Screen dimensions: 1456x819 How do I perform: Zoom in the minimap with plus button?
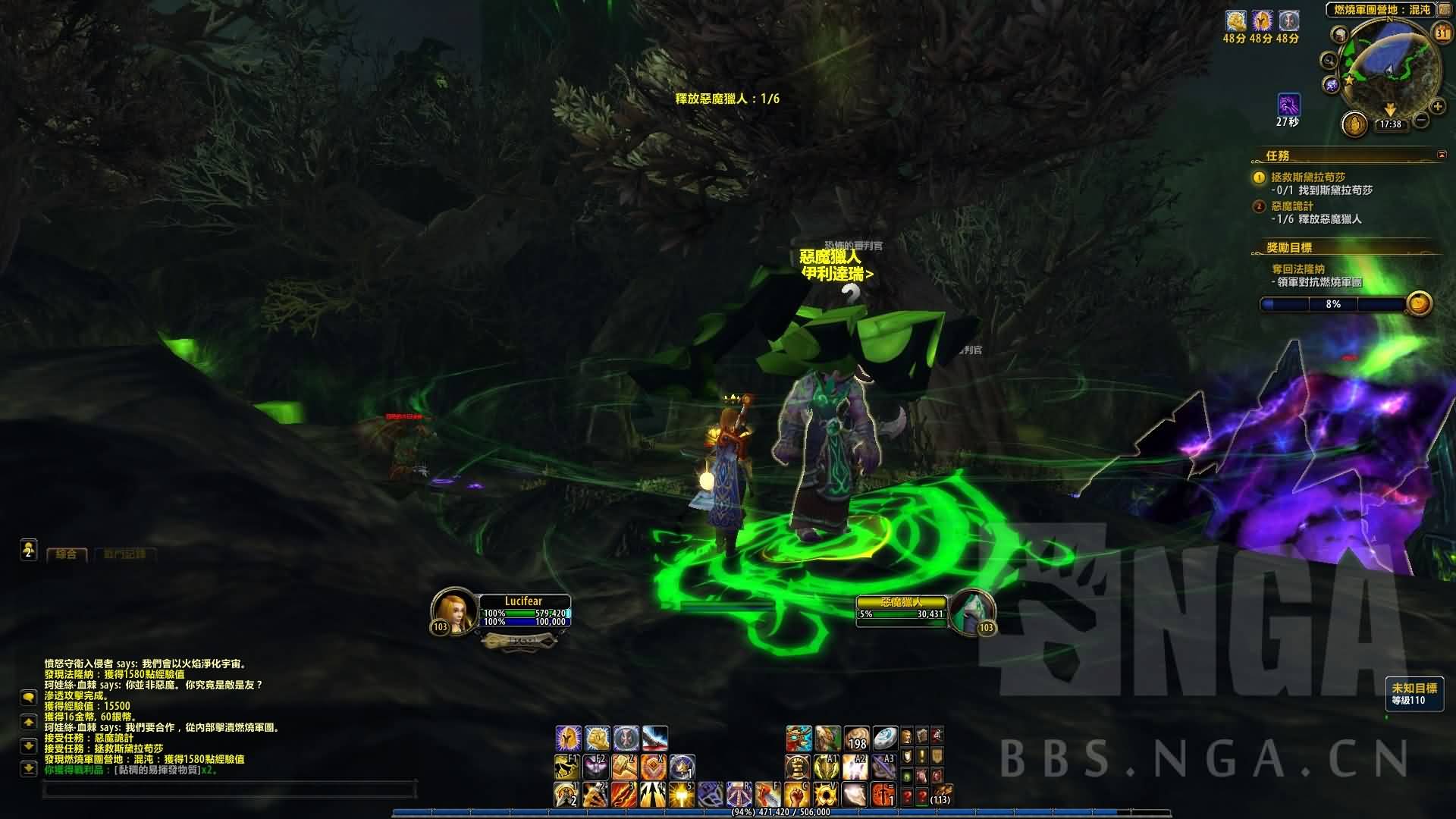(x=1437, y=106)
